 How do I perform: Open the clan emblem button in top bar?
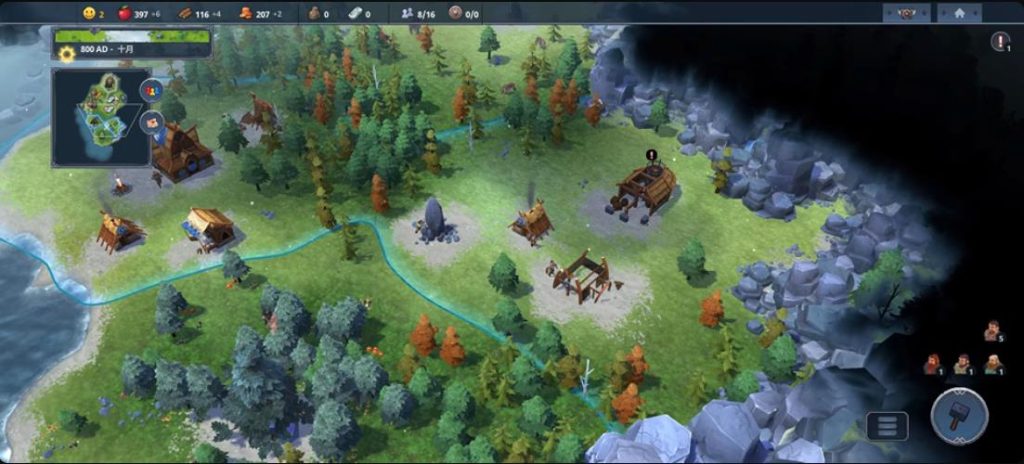point(907,14)
